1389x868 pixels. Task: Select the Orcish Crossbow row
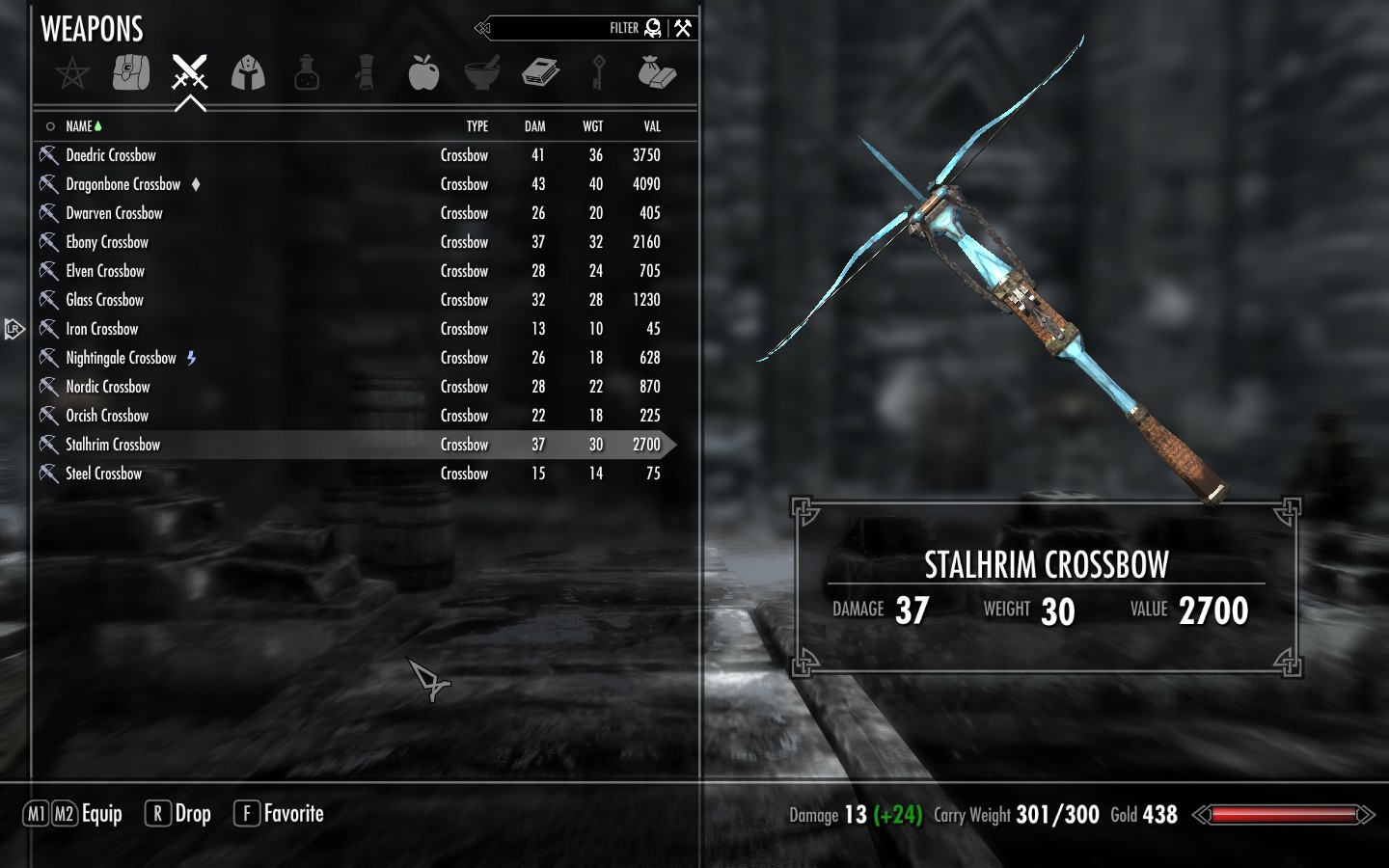click(x=107, y=416)
